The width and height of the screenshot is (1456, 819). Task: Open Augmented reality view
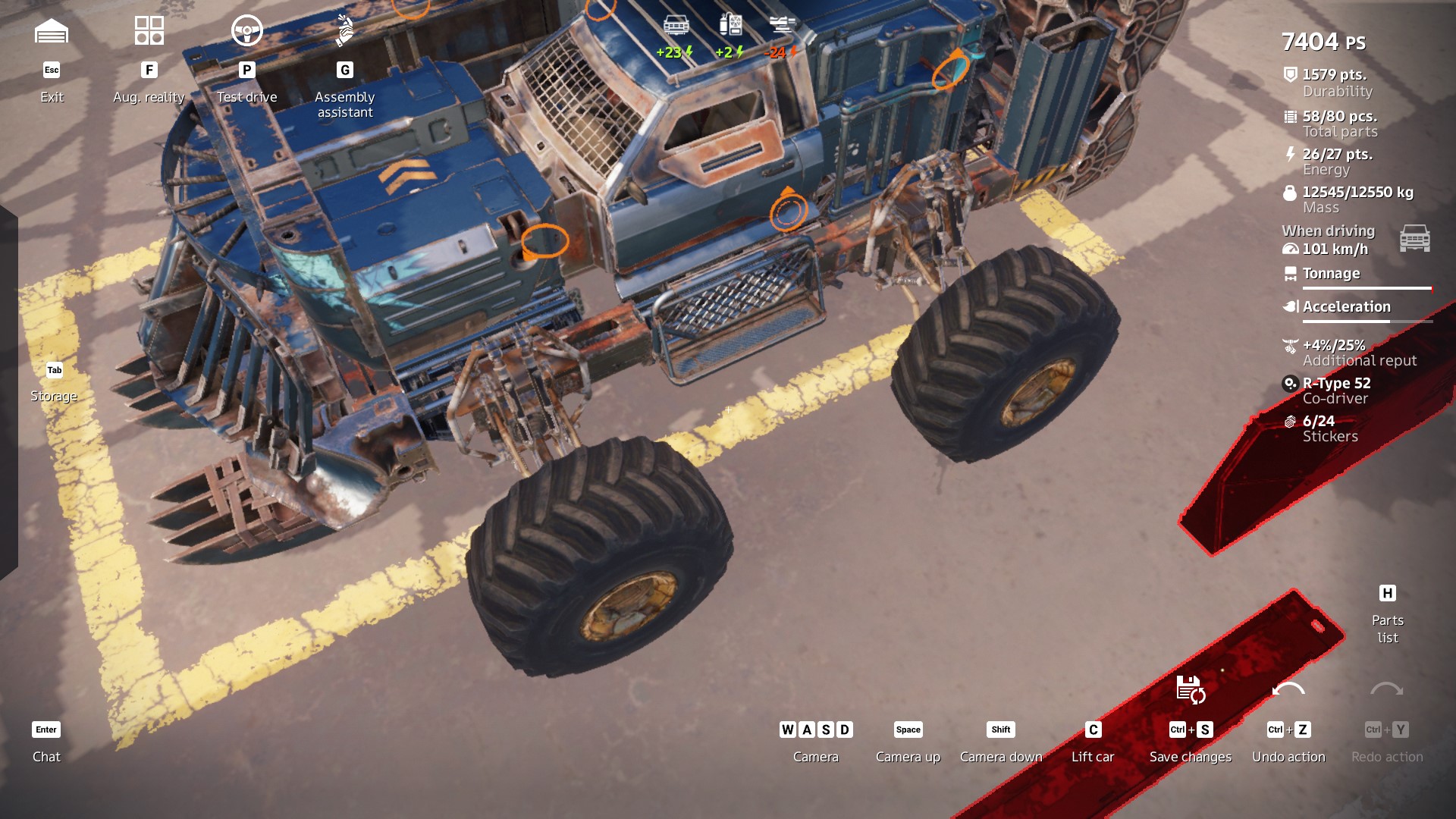click(149, 32)
